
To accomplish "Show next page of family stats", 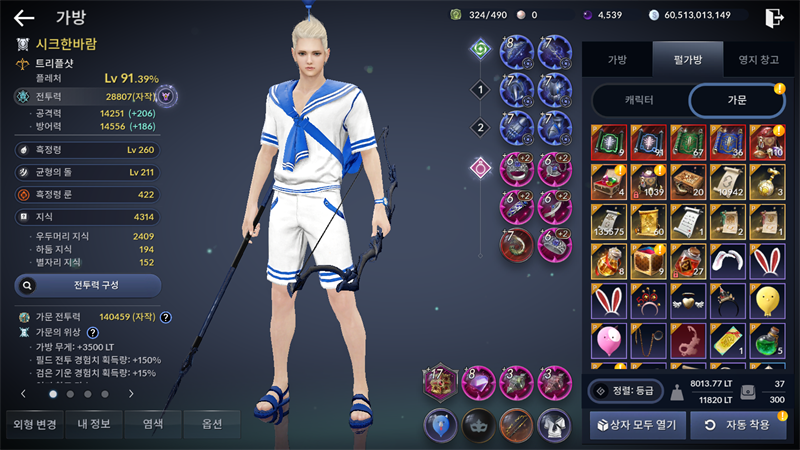I will (131, 394).
